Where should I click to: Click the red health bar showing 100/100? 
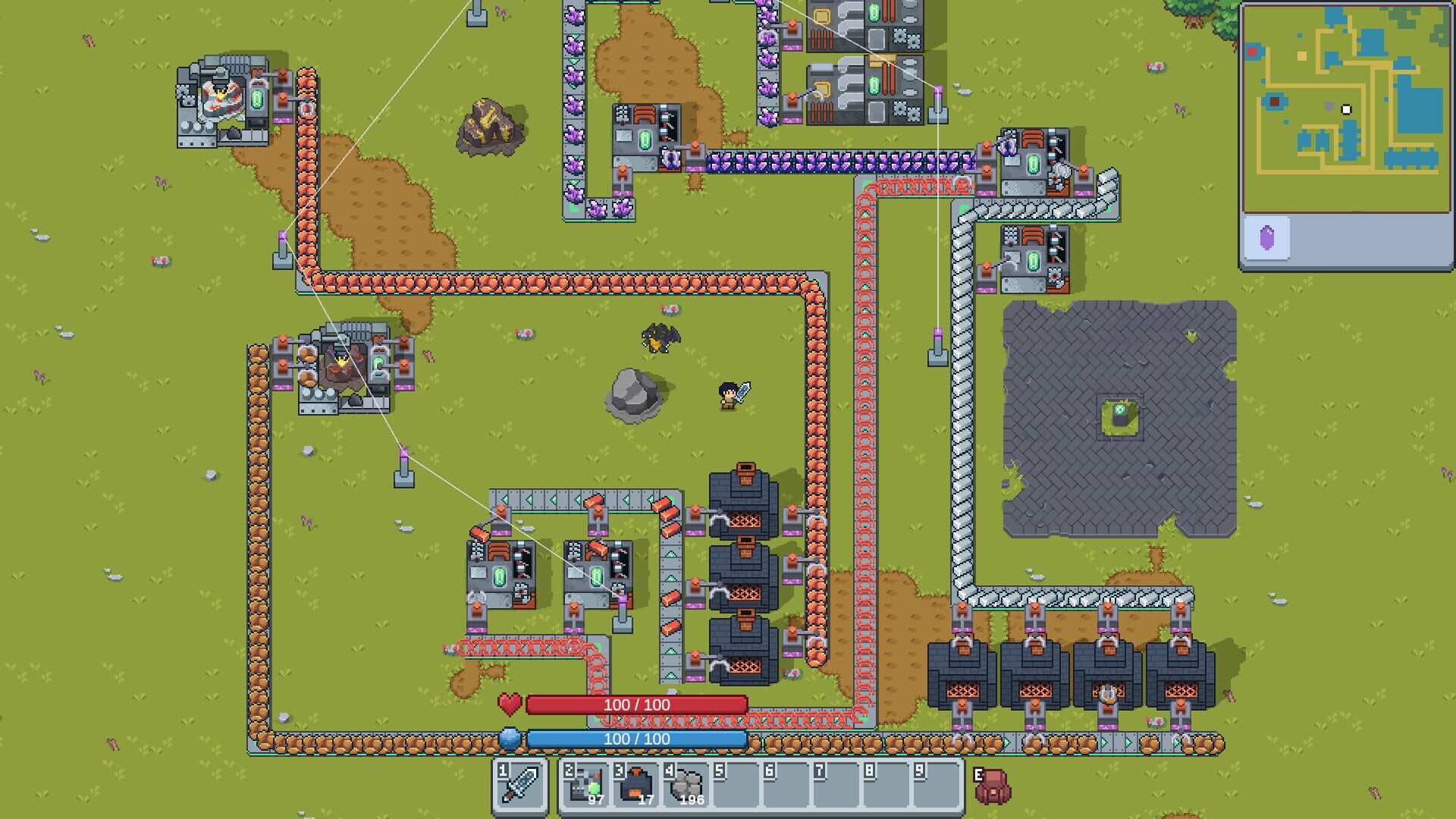pos(635,704)
